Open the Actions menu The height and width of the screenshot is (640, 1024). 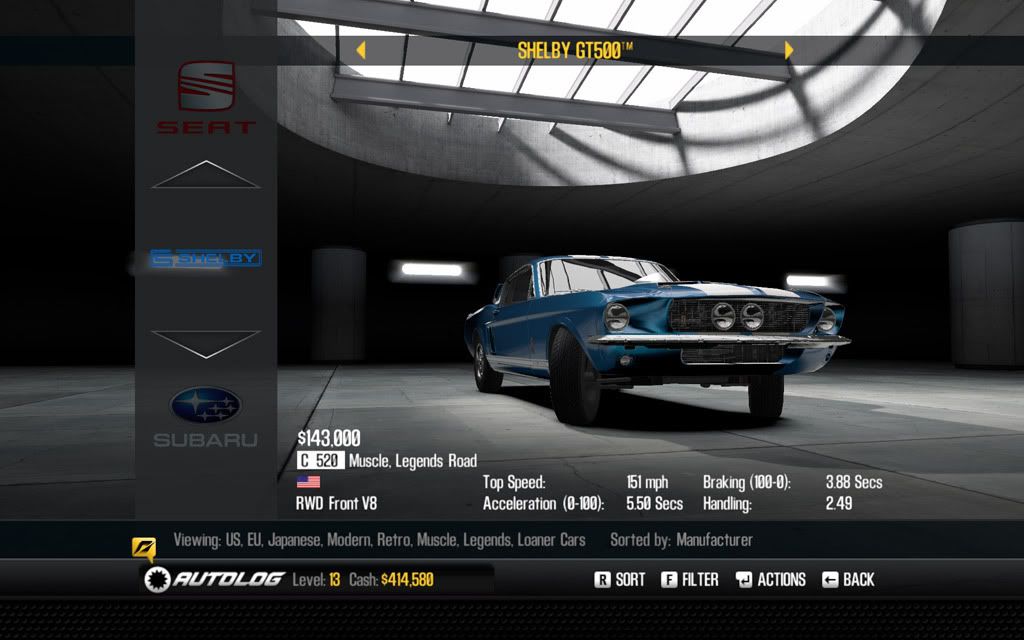coord(770,579)
